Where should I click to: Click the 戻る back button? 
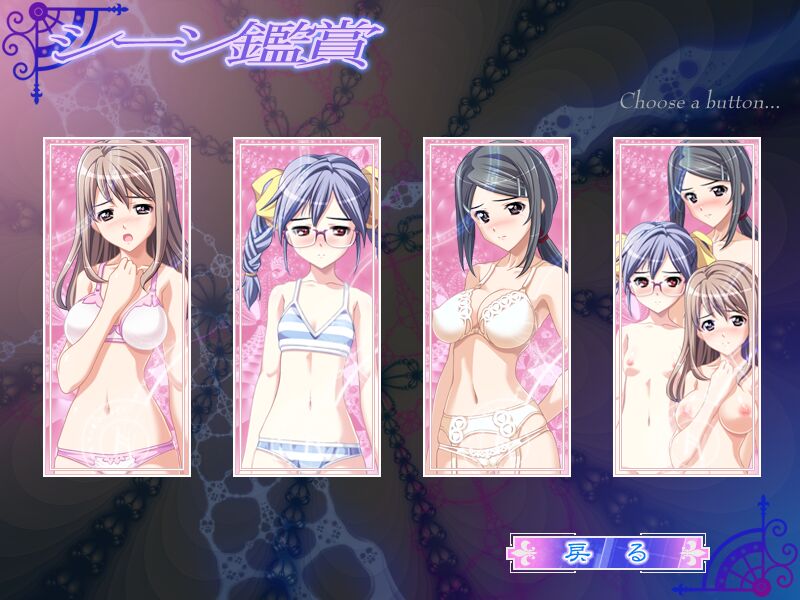tap(607, 552)
